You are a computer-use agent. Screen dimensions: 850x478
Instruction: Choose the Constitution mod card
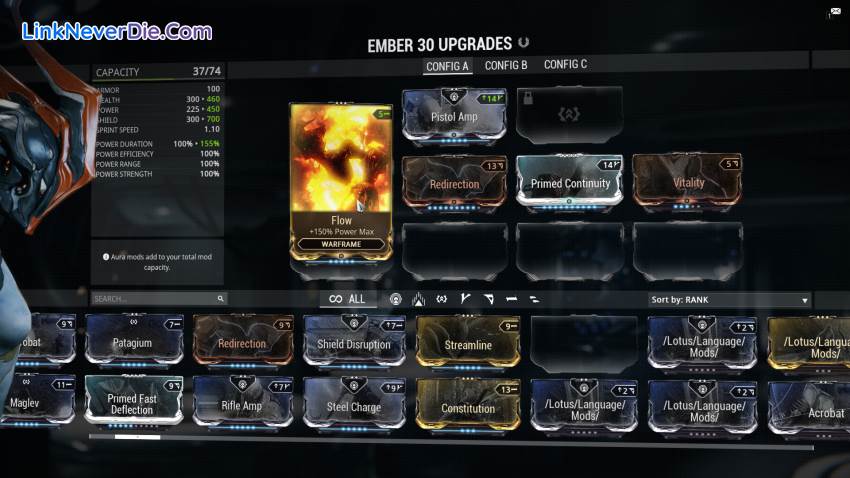468,407
